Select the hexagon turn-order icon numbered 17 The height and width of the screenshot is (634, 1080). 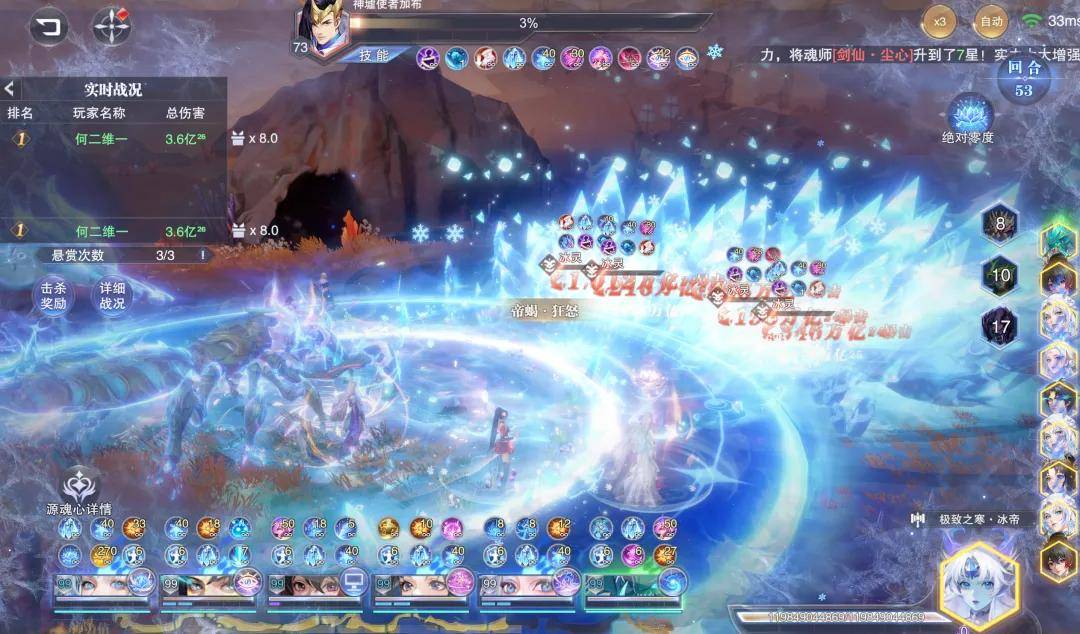(x=999, y=326)
